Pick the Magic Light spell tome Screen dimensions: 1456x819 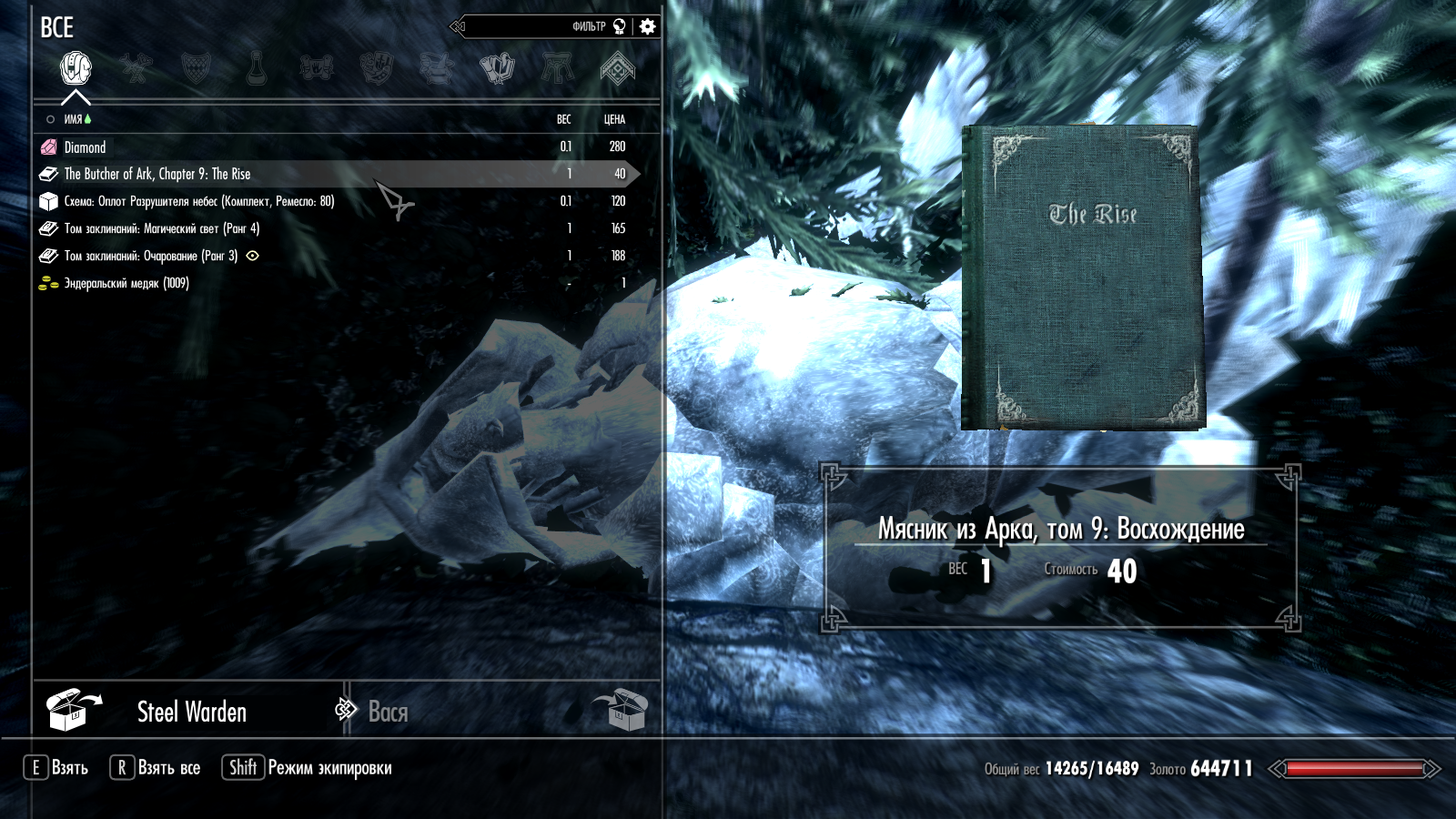[x=161, y=228]
